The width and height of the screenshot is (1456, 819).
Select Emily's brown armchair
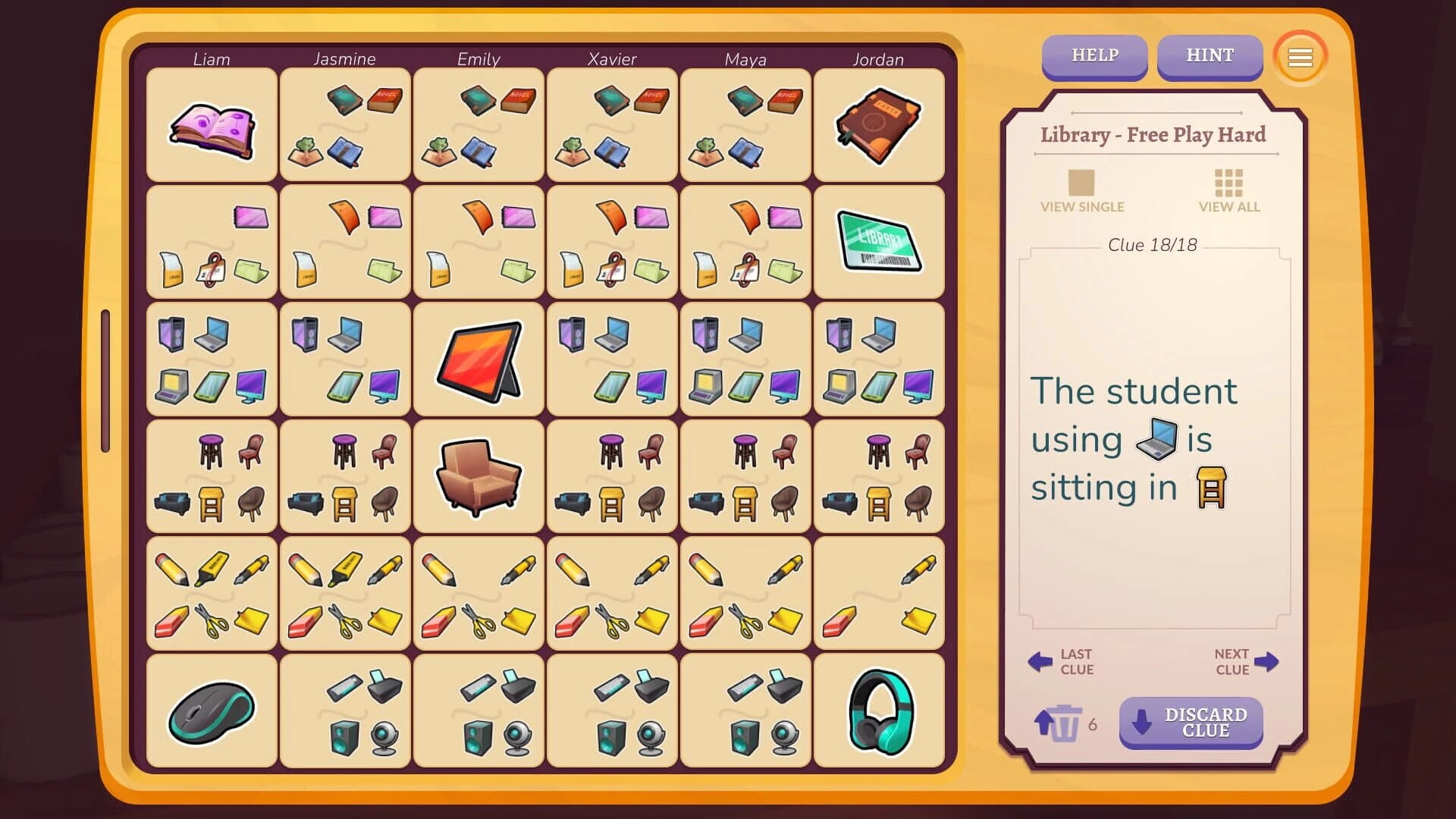point(479,476)
